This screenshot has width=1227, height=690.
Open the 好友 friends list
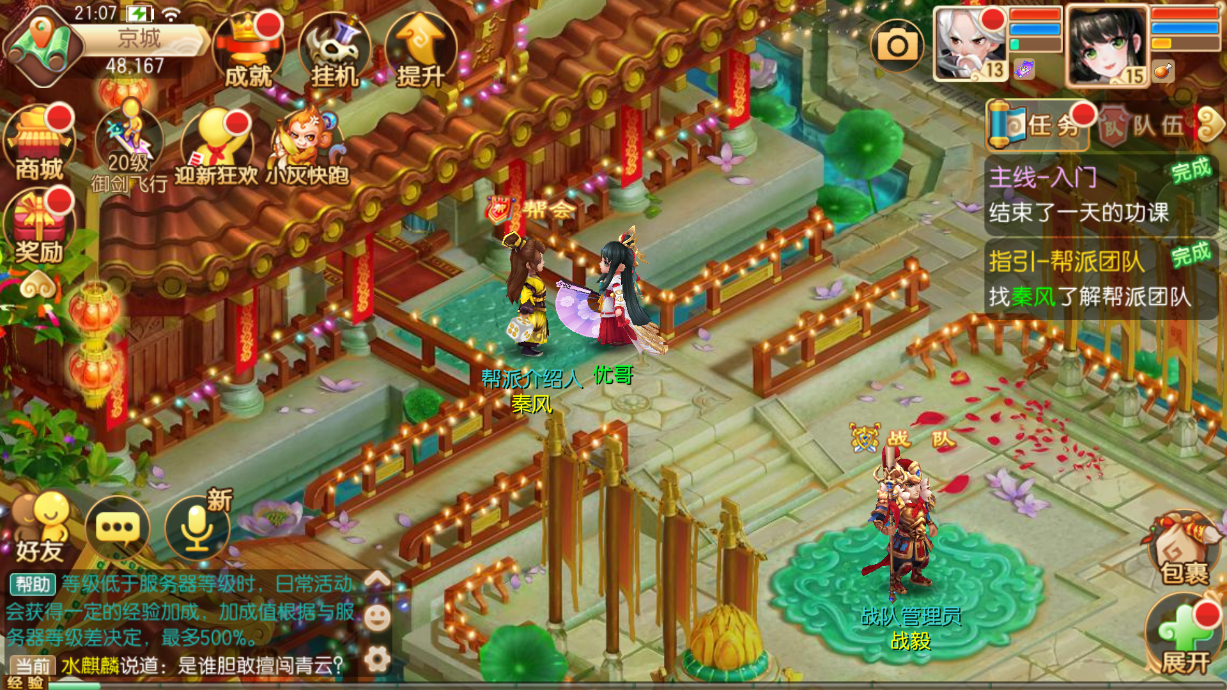point(40,526)
